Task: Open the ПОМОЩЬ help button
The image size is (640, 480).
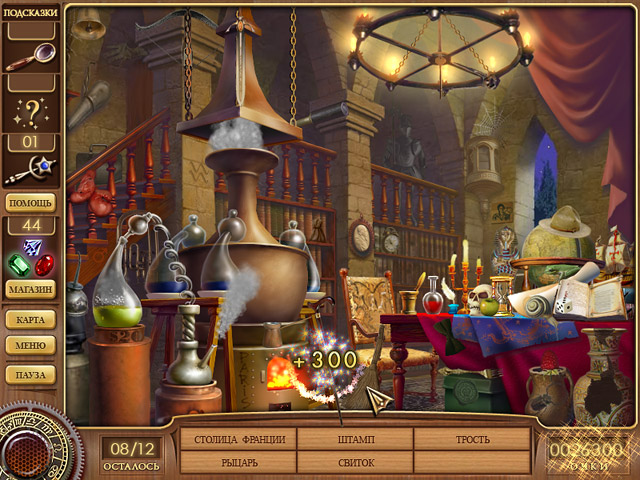Action: pos(31,202)
